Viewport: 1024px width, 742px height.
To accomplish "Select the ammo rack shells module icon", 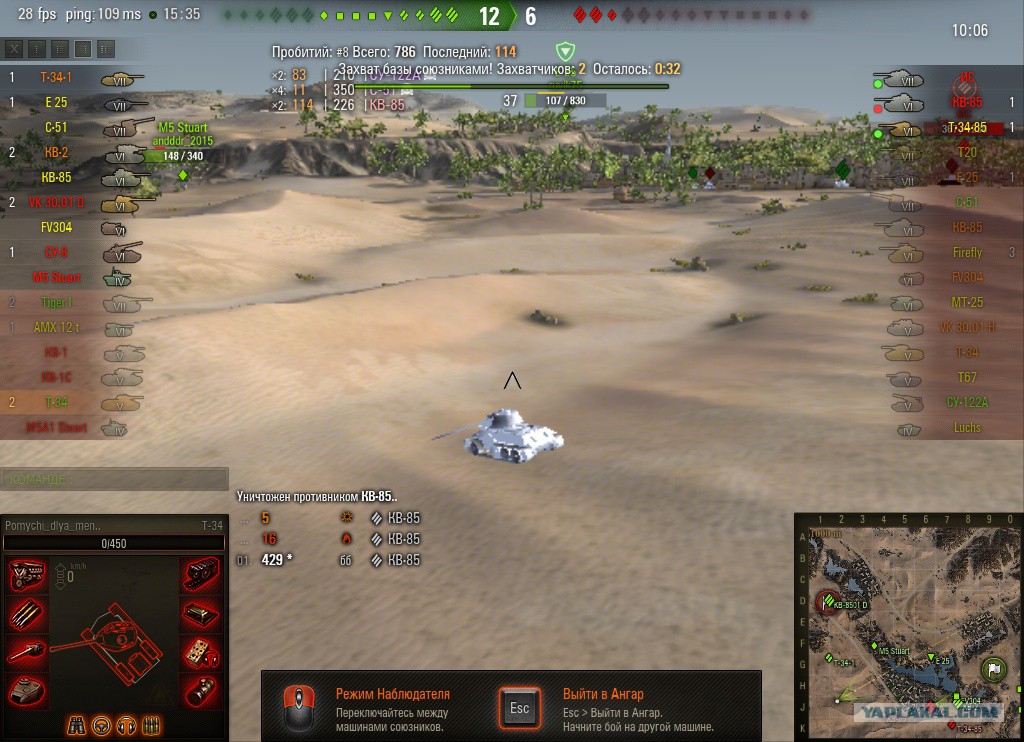I will point(26,614).
